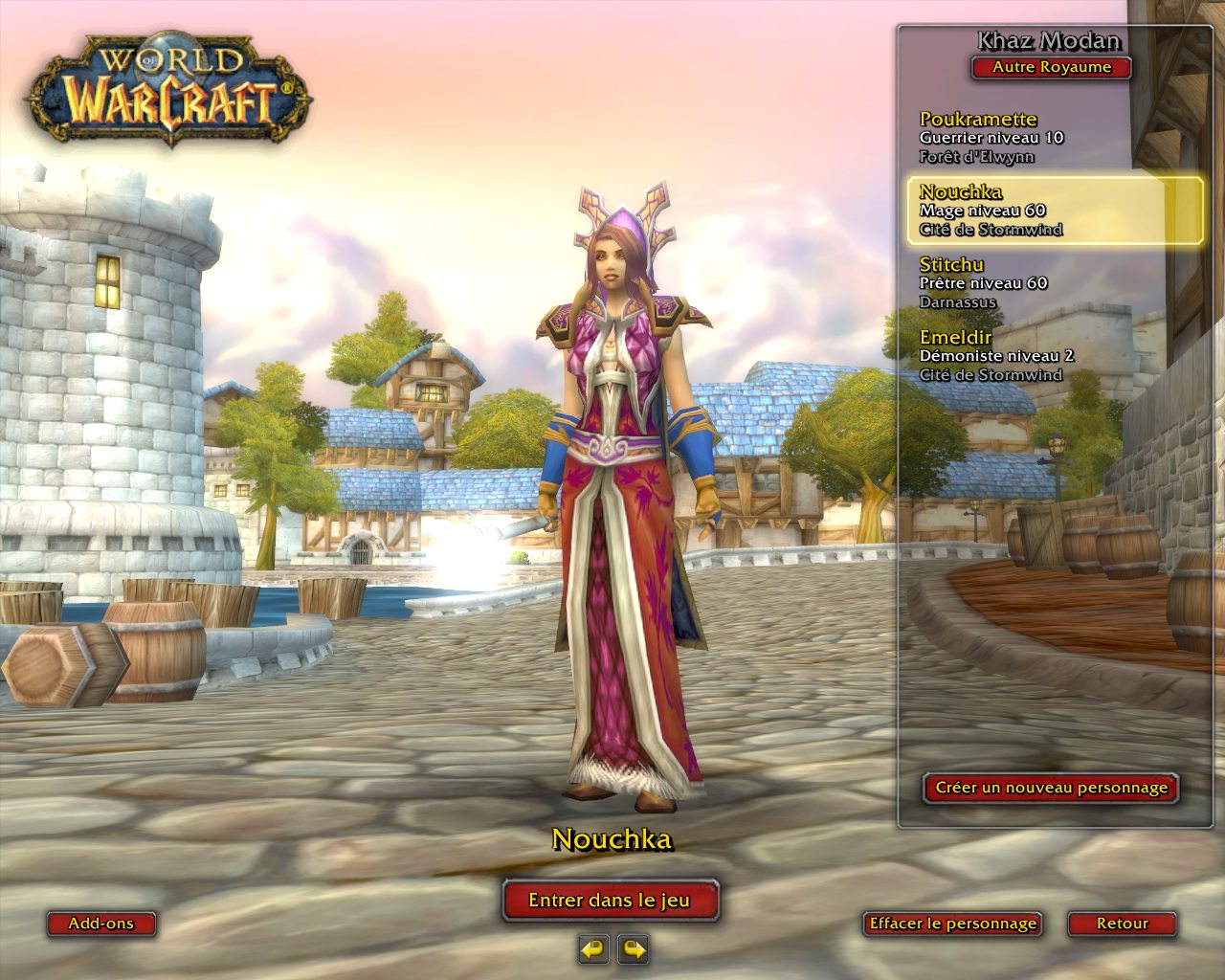
Task: Rotate character with the right arrow button
Action: coord(634,949)
